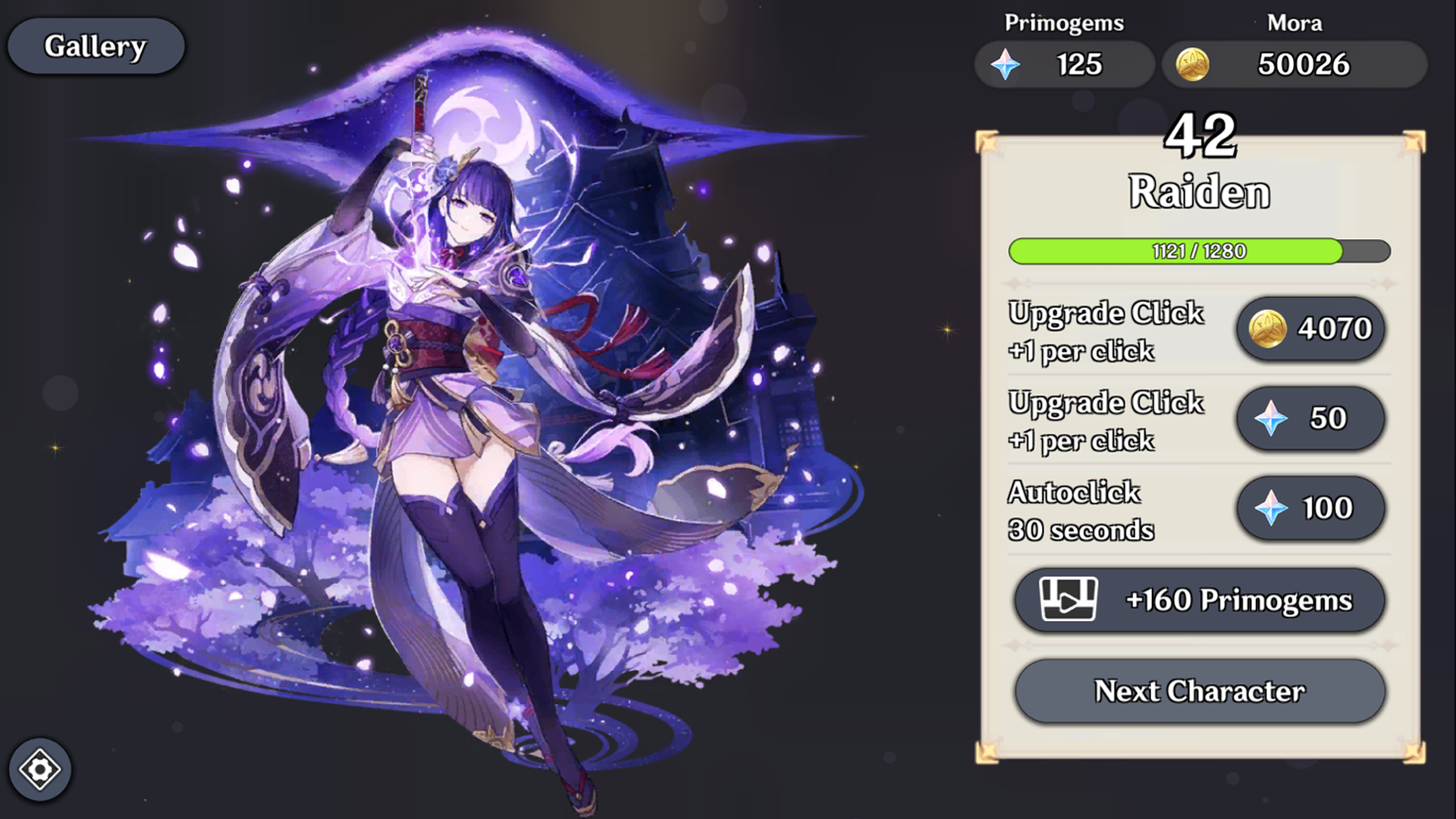Click the coin icon on the 4070 upgrade
This screenshot has width=1456, height=819.
point(1267,328)
